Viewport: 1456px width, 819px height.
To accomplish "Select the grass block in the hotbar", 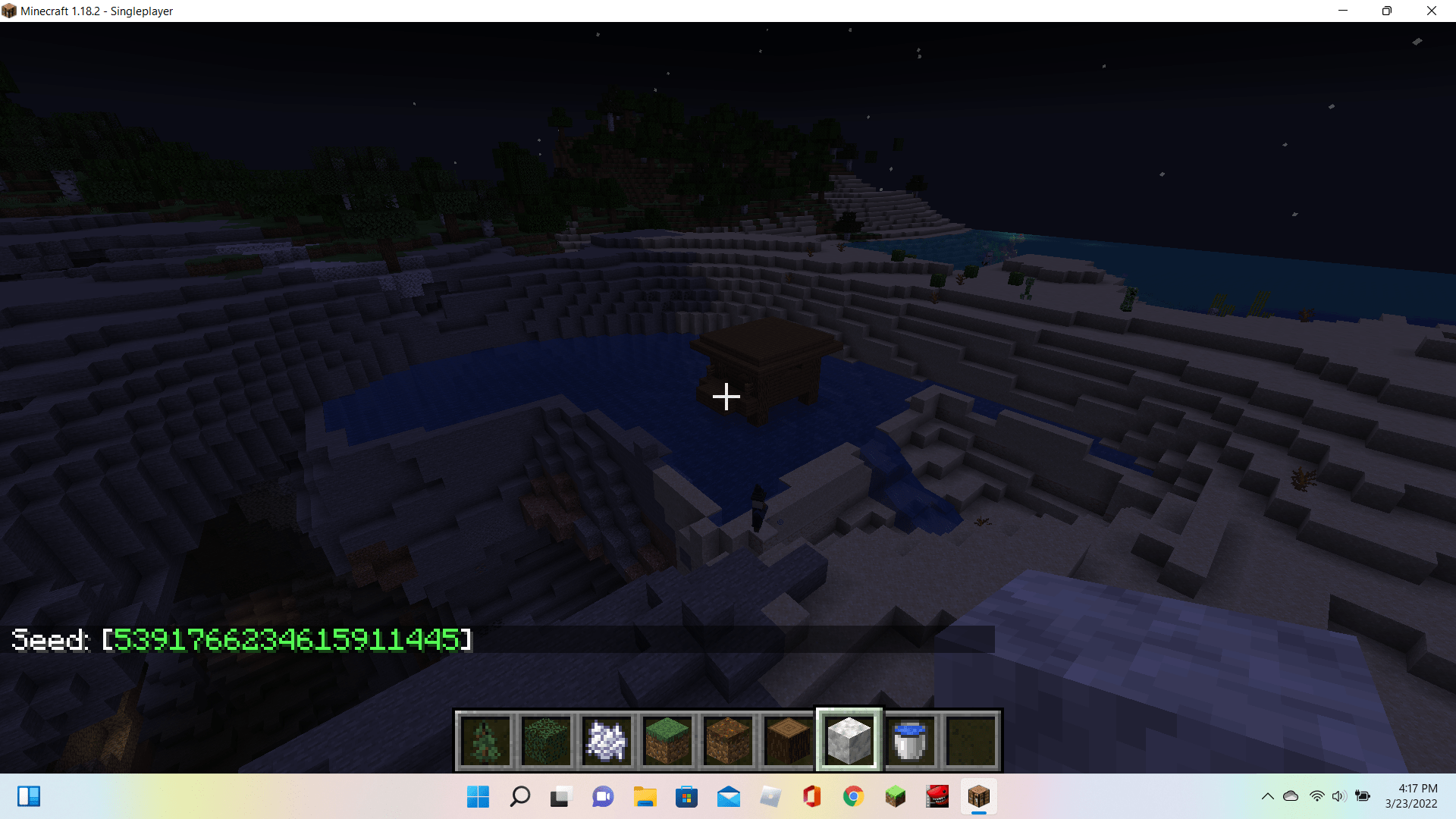I will (x=667, y=739).
